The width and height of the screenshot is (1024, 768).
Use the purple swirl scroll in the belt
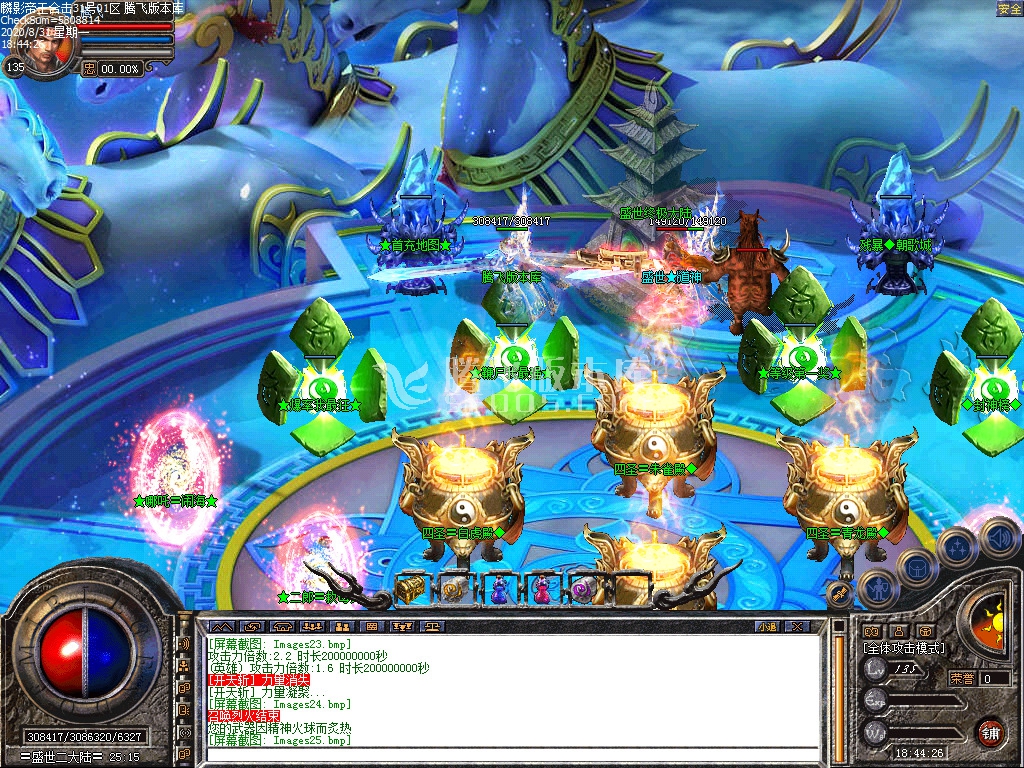click(583, 589)
